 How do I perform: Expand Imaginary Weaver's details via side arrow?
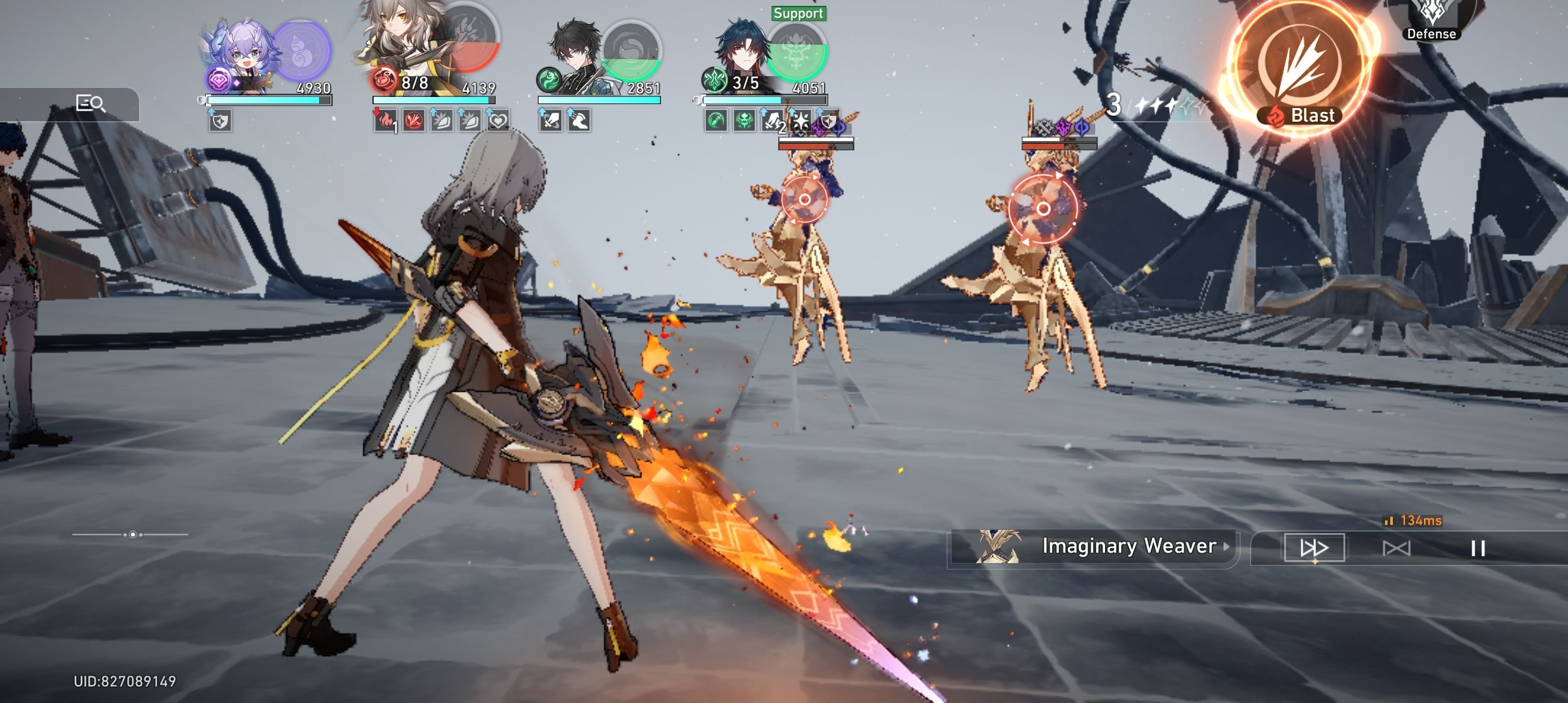pyautogui.click(x=1227, y=547)
